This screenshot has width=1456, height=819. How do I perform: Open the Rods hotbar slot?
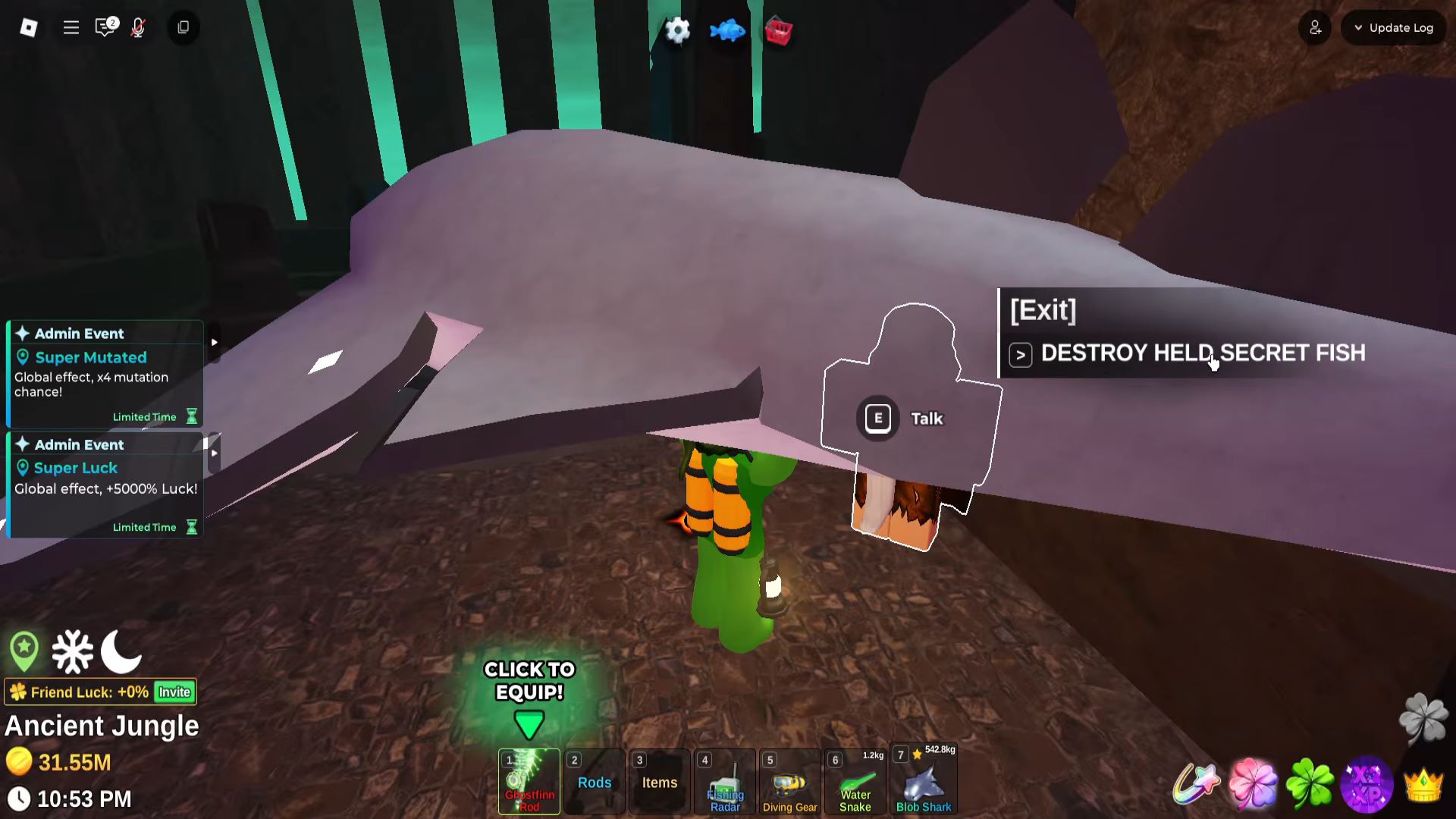595,782
